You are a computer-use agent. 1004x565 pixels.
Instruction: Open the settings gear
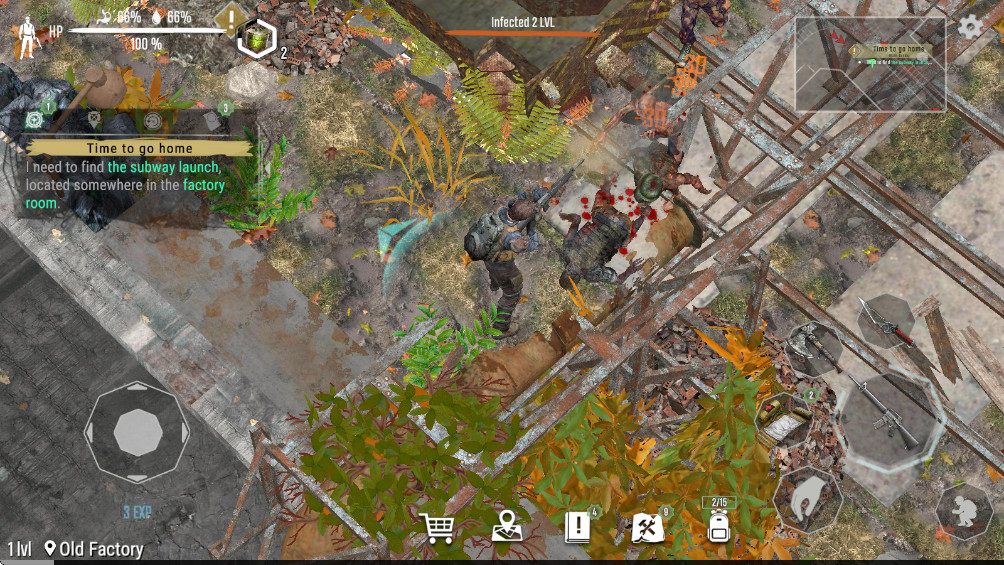click(x=970, y=27)
